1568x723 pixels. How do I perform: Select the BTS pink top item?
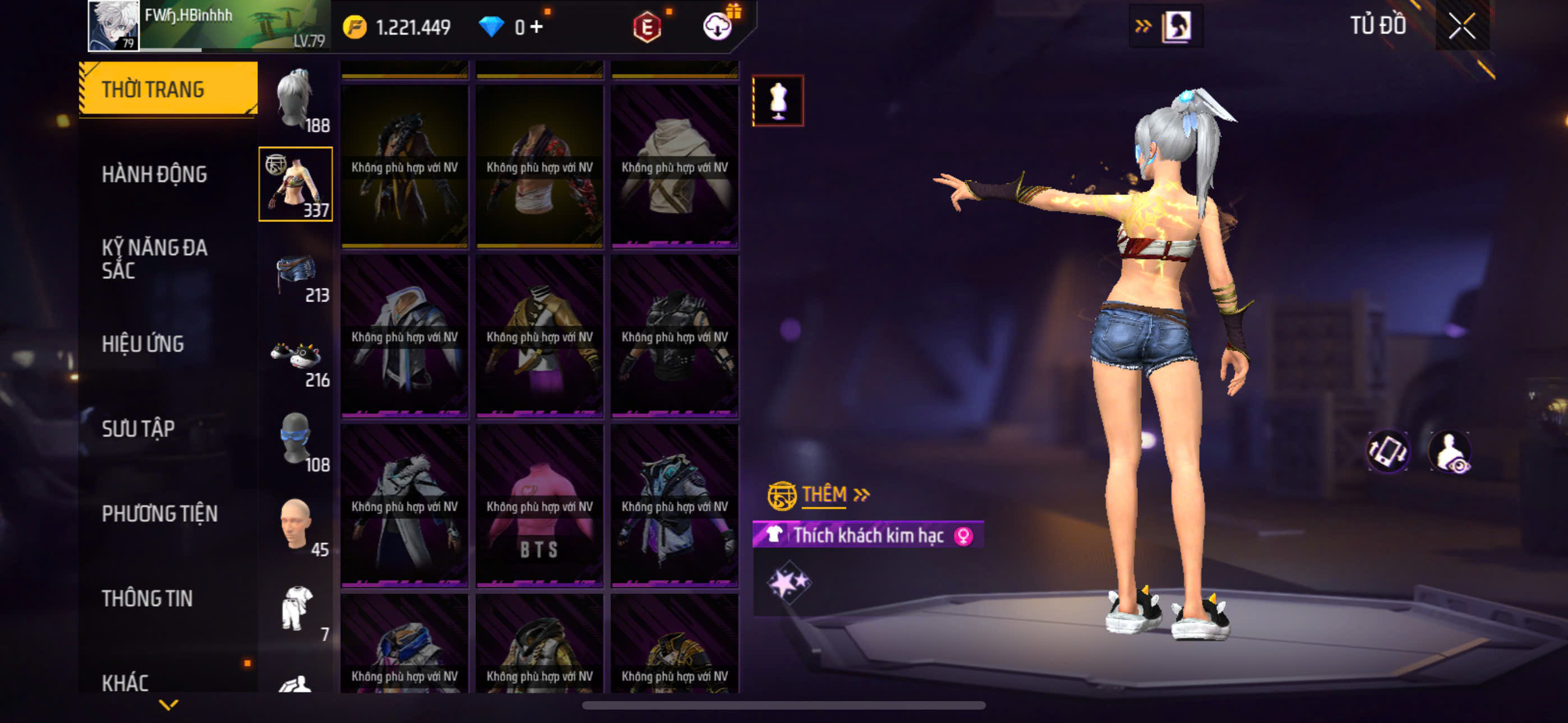point(539,506)
